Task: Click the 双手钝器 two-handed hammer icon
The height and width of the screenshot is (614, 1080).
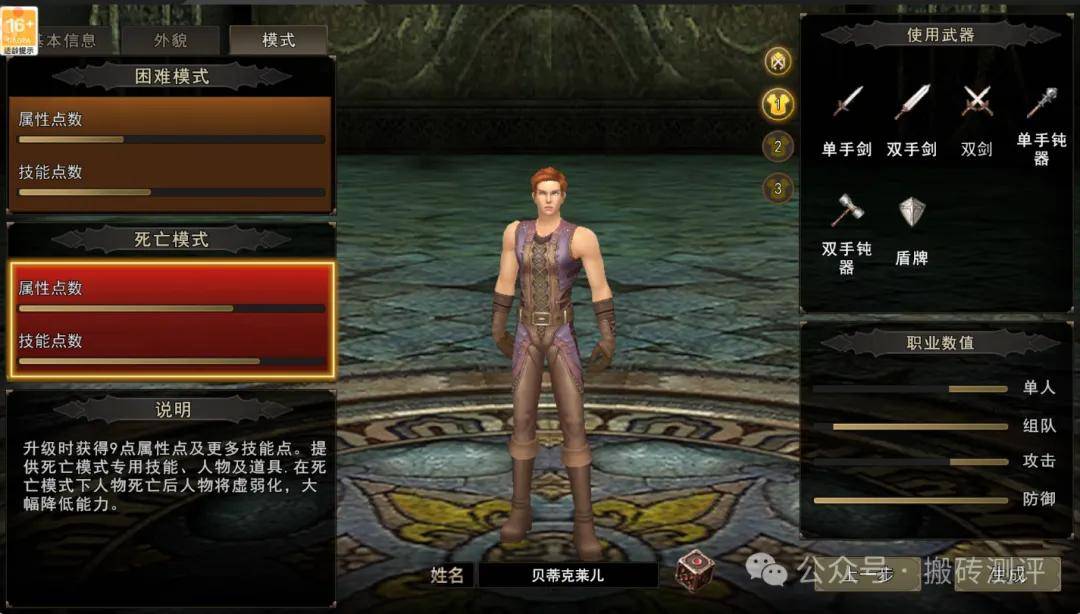Action: 847,210
